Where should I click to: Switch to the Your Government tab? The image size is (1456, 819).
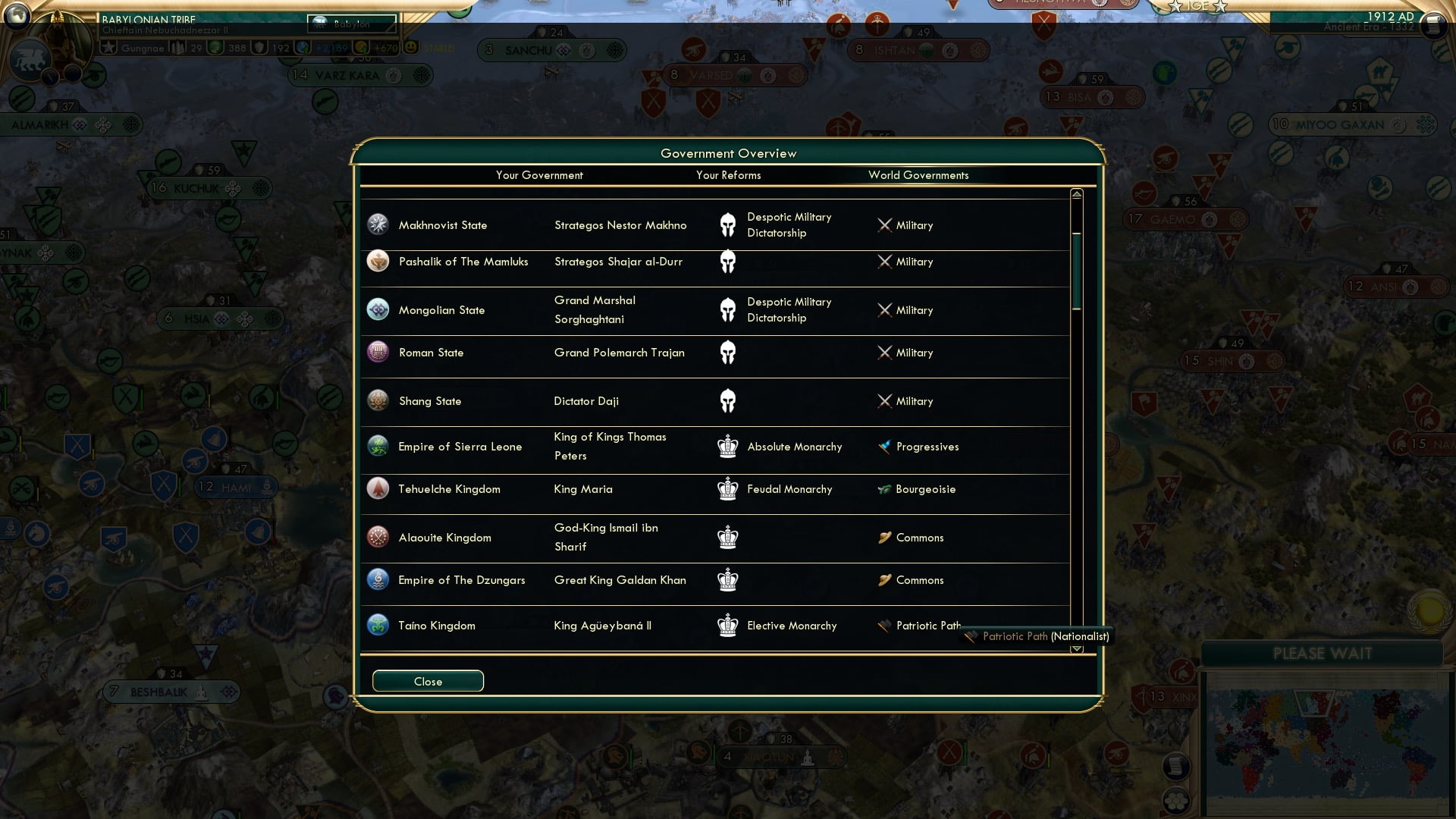click(539, 175)
